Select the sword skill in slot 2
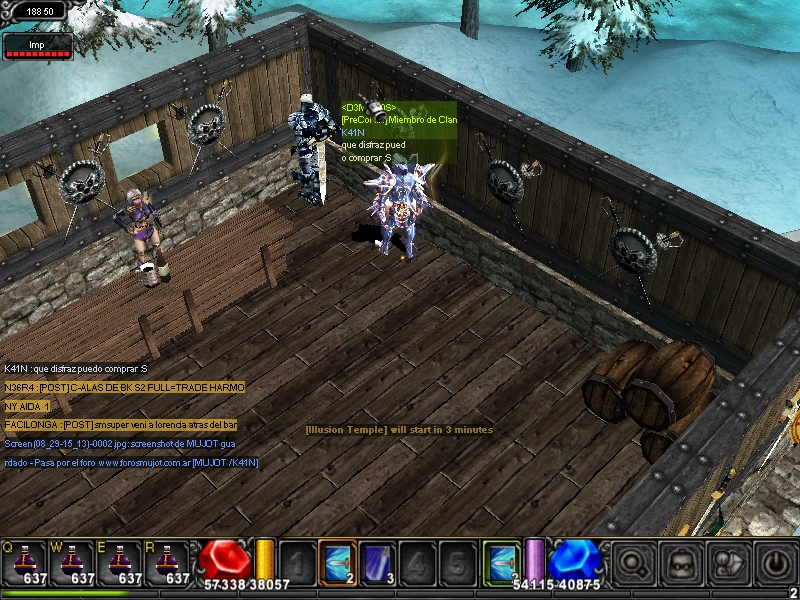800x600 pixels. (x=336, y=561)
